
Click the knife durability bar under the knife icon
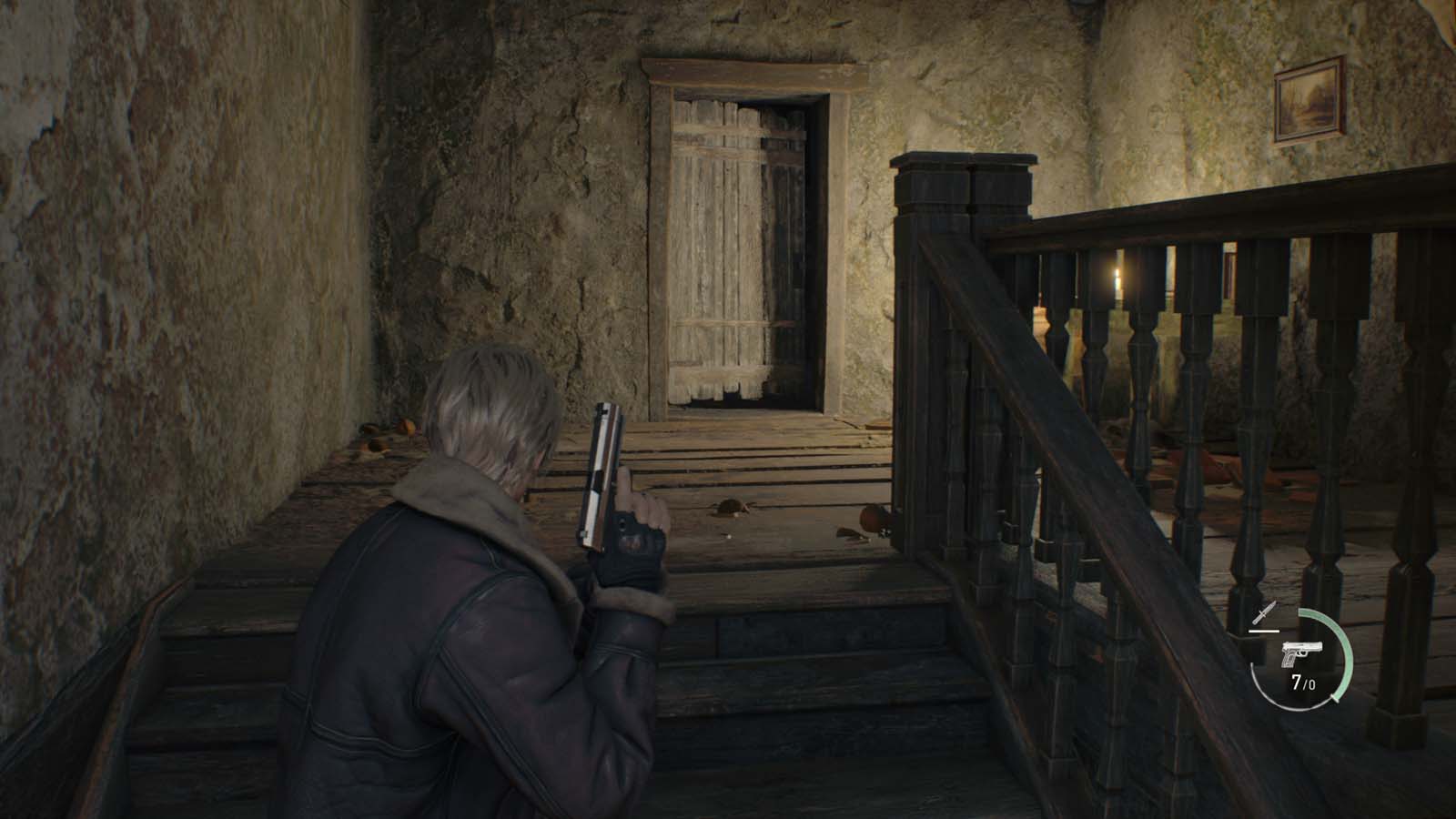point(1264,632)
